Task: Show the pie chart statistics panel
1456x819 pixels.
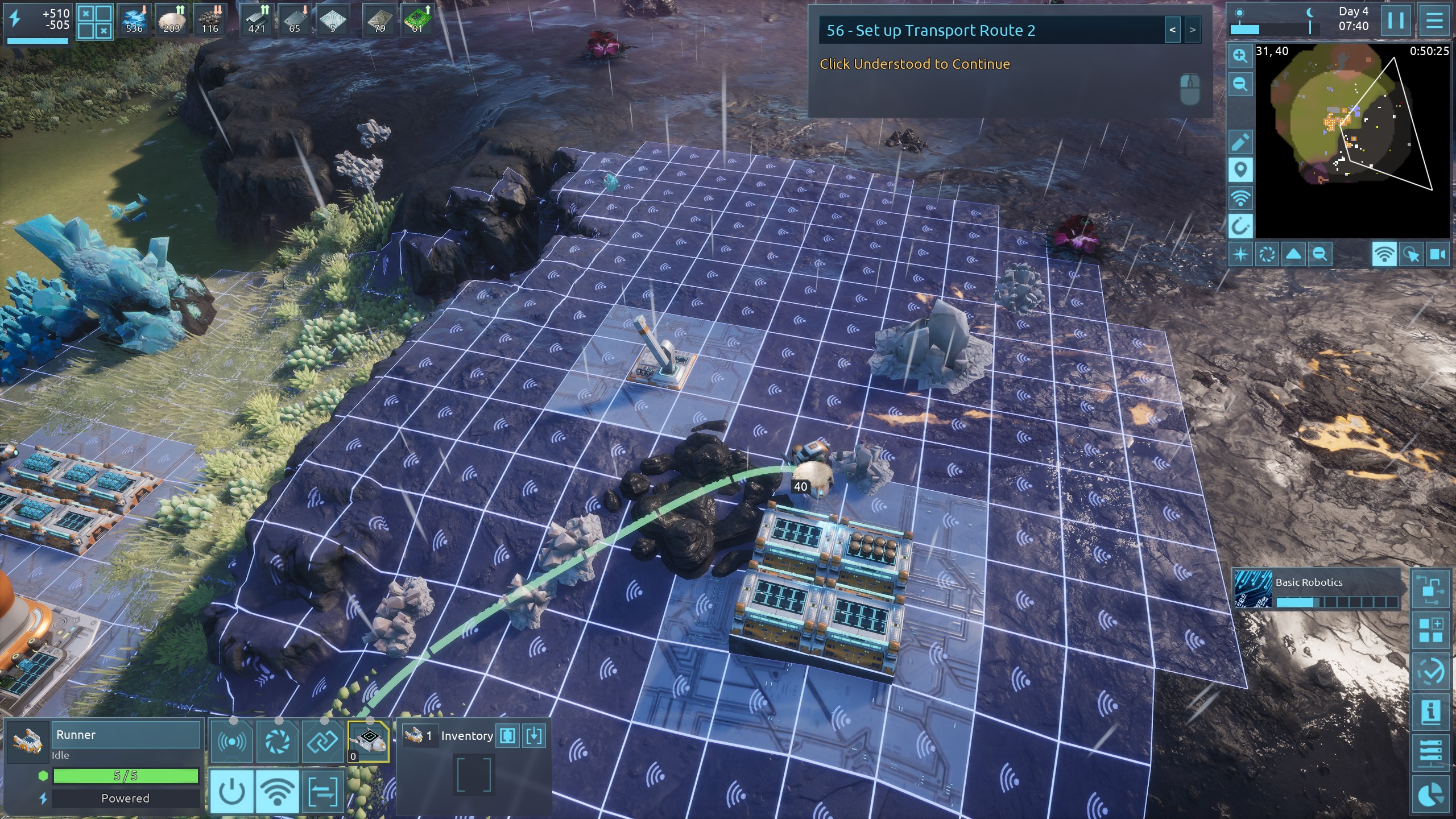Action: tap(1430, 795)
